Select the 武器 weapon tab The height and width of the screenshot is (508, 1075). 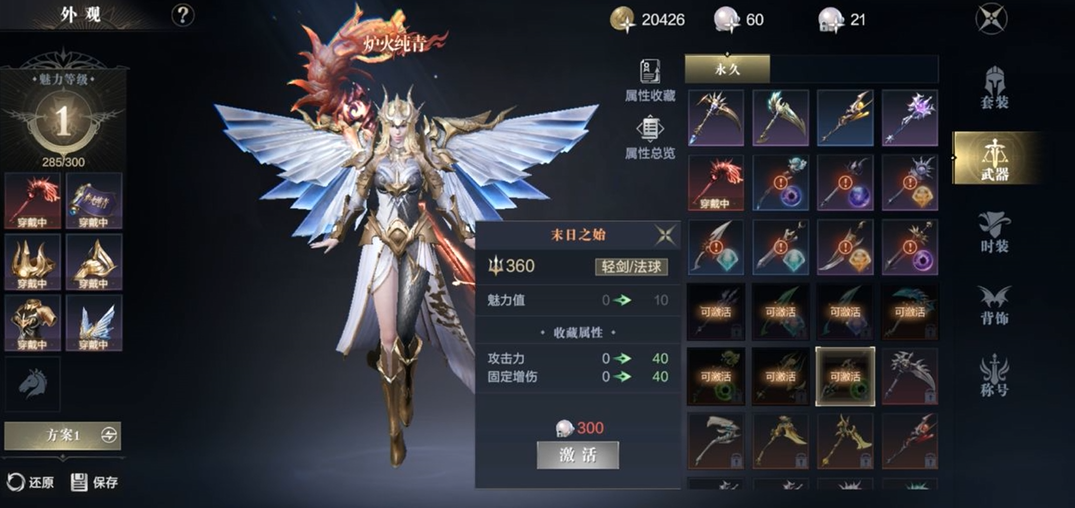click(994, 158)
